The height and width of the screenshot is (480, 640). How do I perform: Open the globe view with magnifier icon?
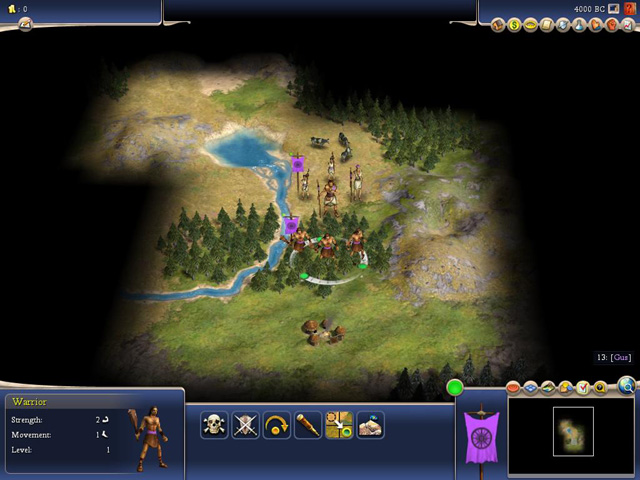point(626,385)
